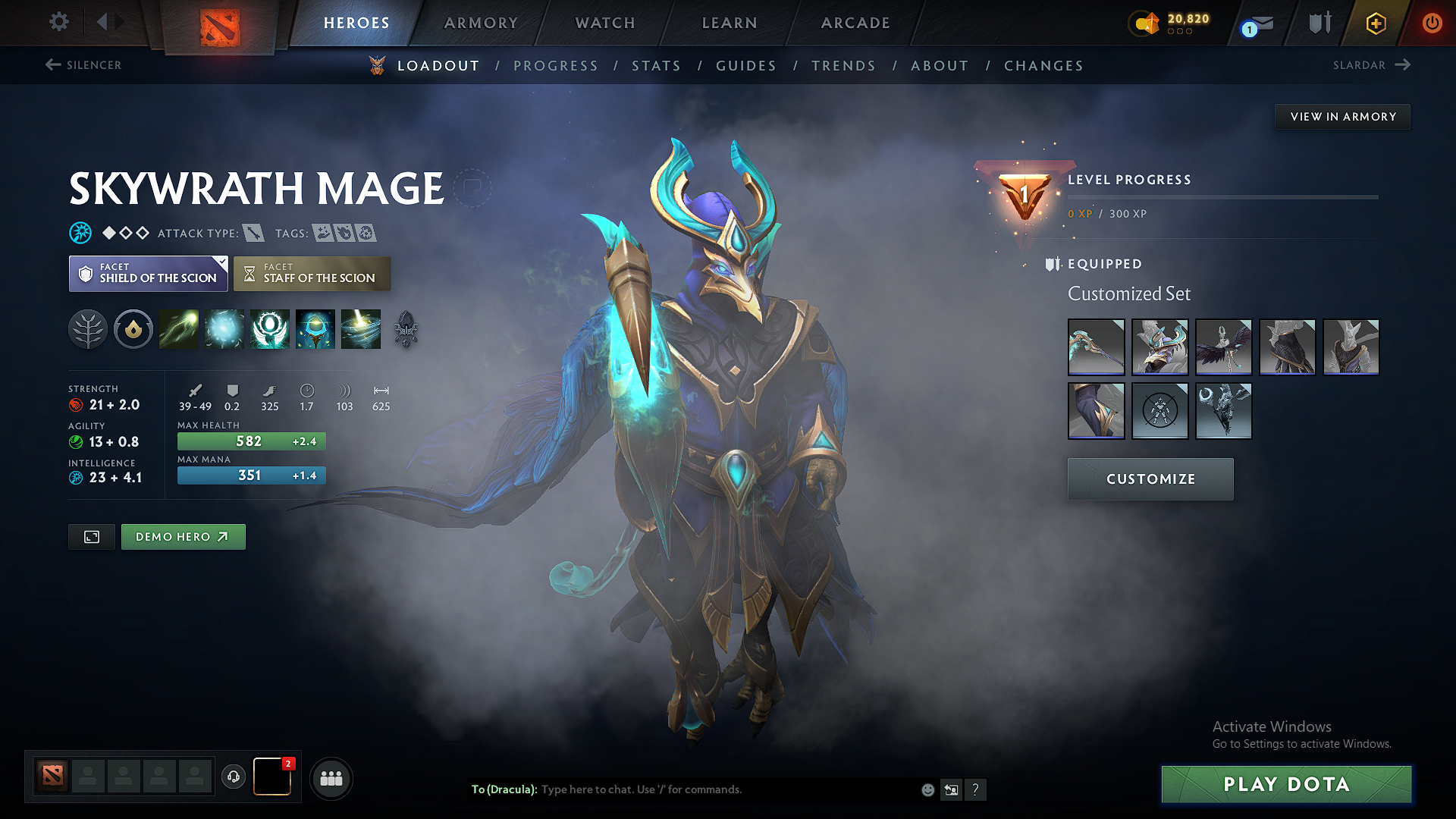Open the STATS section for Skywrath Mage
The width and height of the screenshot is (1456, 819).
pos(657,65)
